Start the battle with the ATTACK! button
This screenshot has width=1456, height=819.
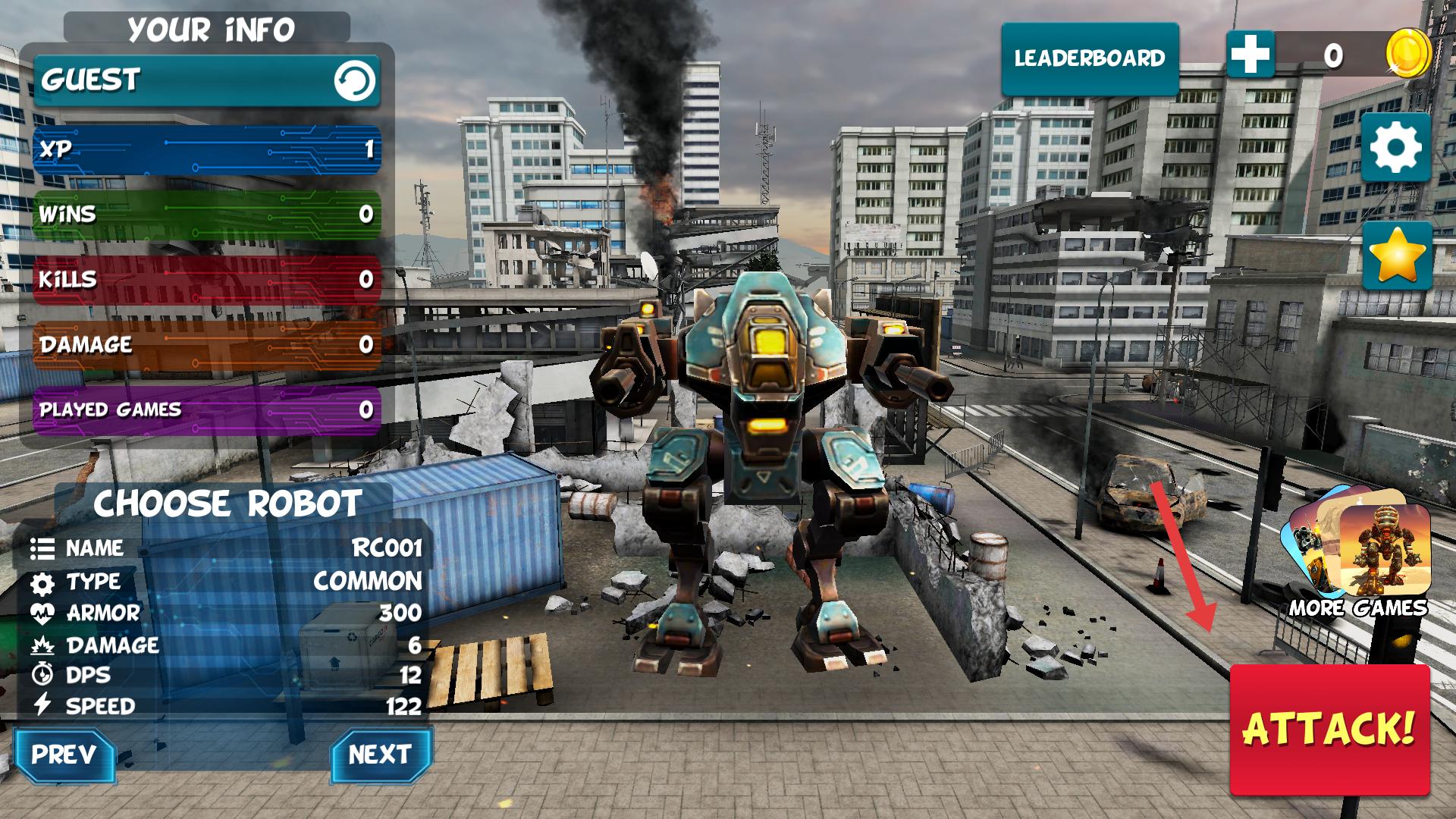(x=1329, y=729)
